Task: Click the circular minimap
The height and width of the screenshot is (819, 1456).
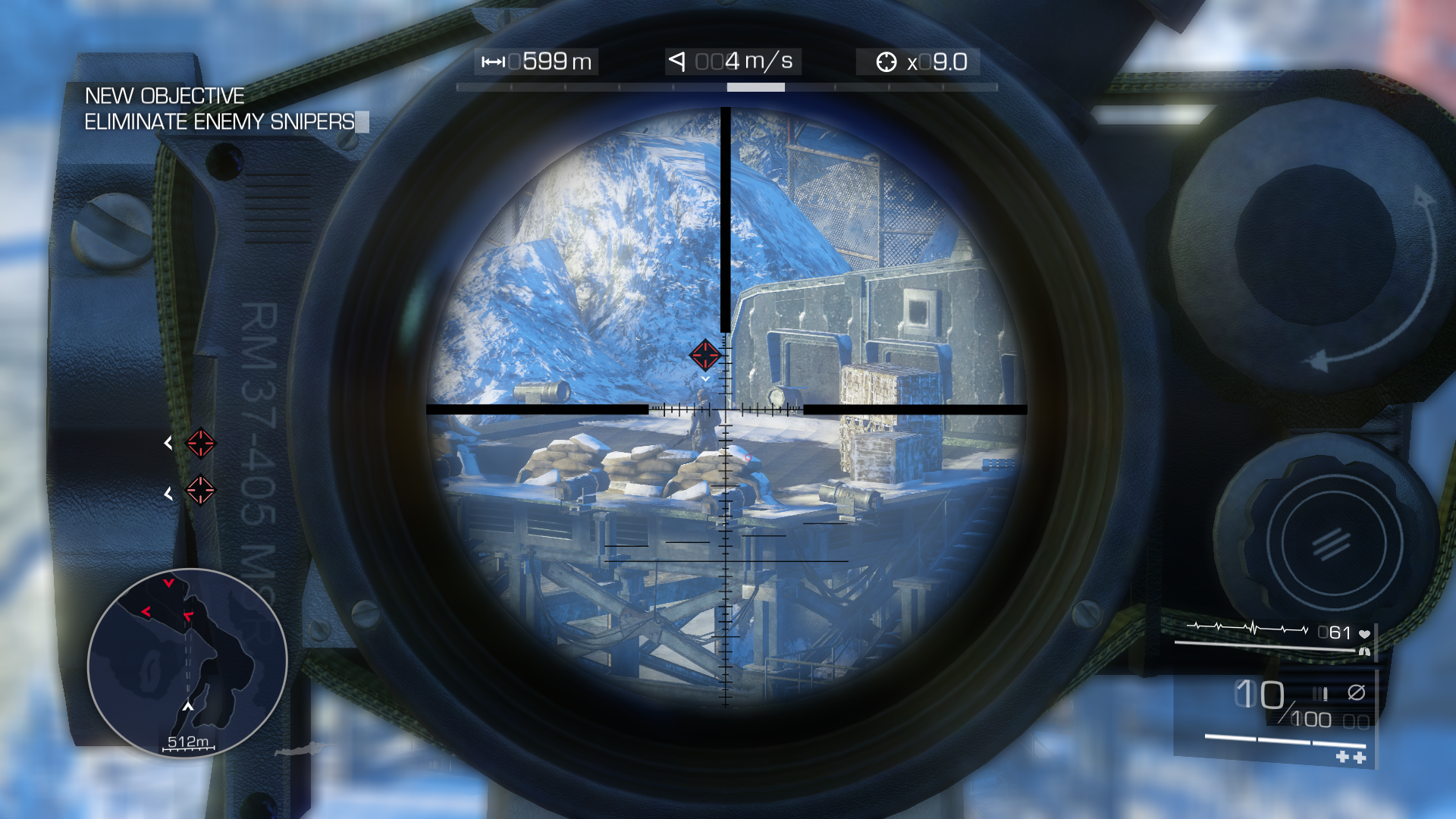Action: click(187, 663)
